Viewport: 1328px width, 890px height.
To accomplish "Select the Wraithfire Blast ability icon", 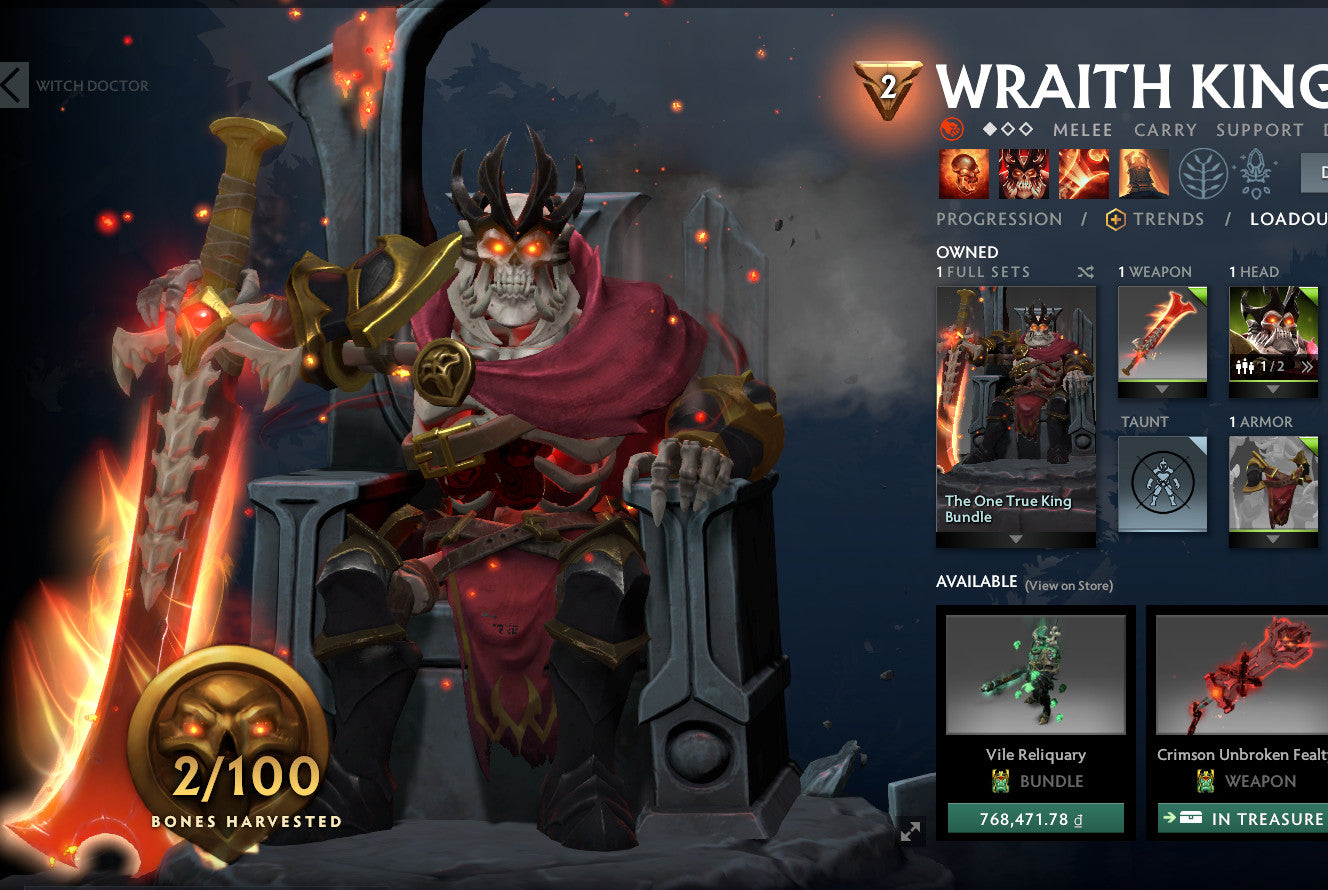I will (964, 173).
